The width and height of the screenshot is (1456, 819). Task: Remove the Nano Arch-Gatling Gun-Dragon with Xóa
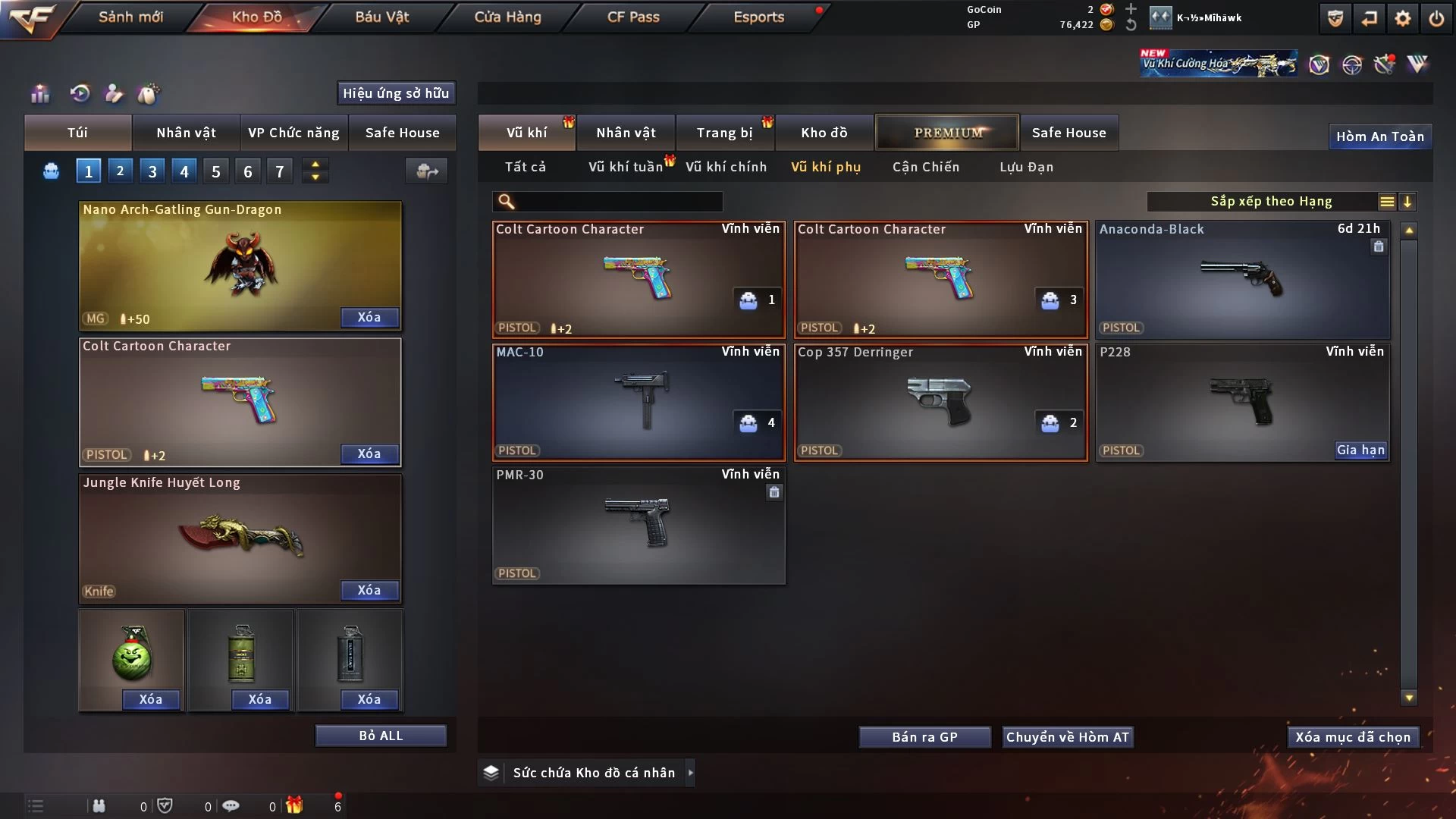[x=369, y=318]
